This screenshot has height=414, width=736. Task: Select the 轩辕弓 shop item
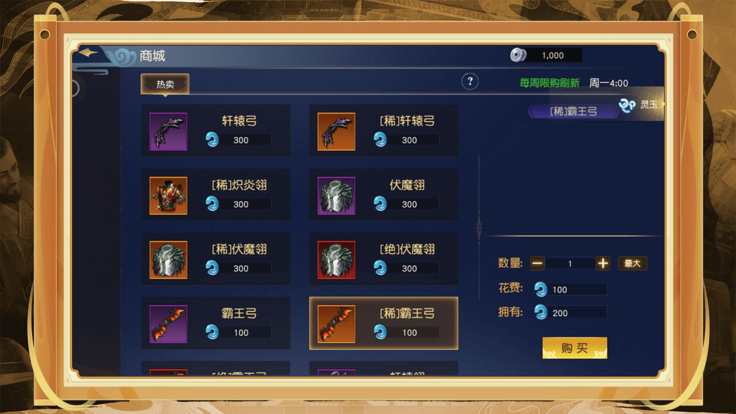(x=215, y=130)
